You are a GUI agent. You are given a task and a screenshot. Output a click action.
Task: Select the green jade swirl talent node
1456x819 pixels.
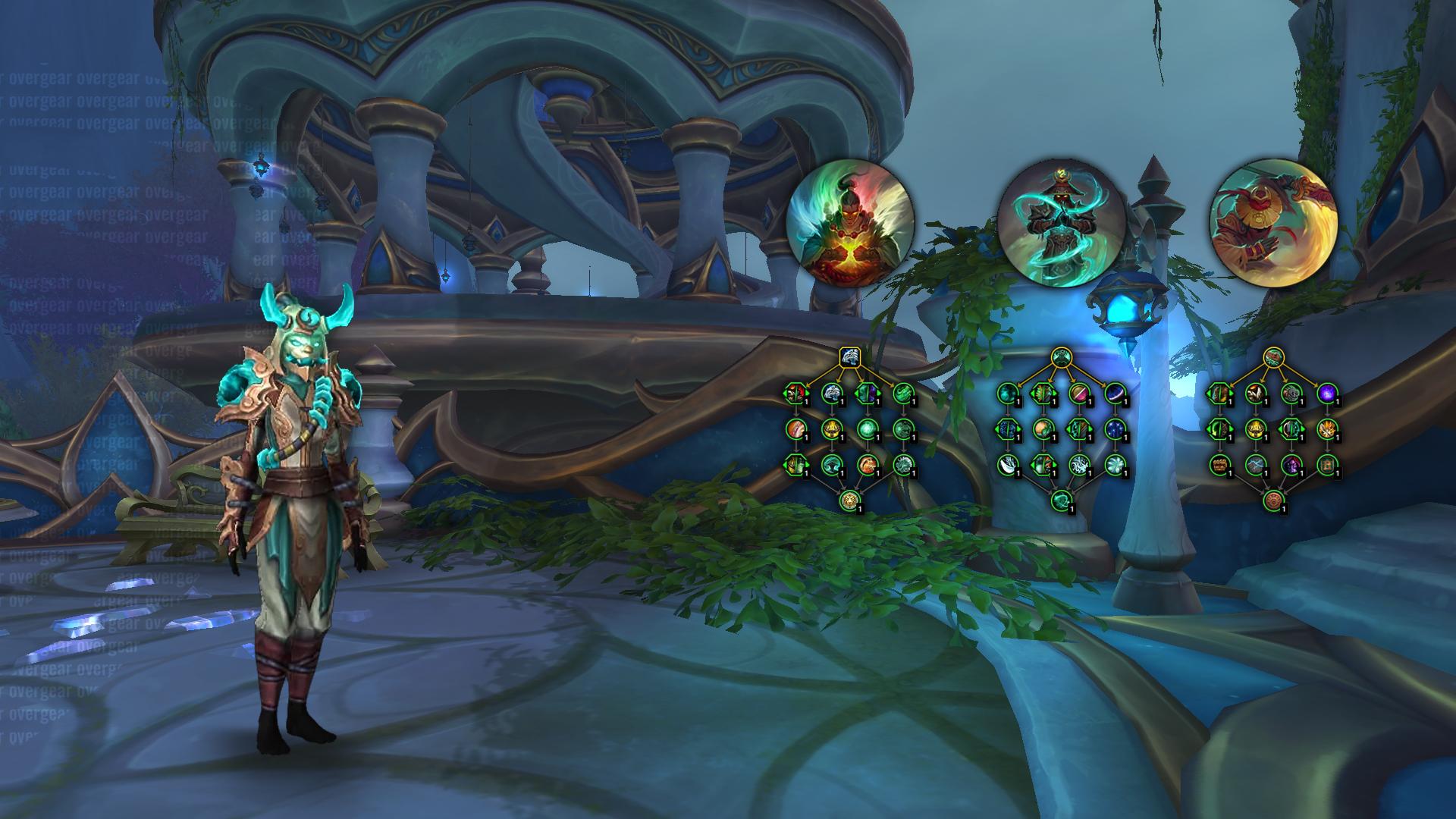click(x=901, y=392)
